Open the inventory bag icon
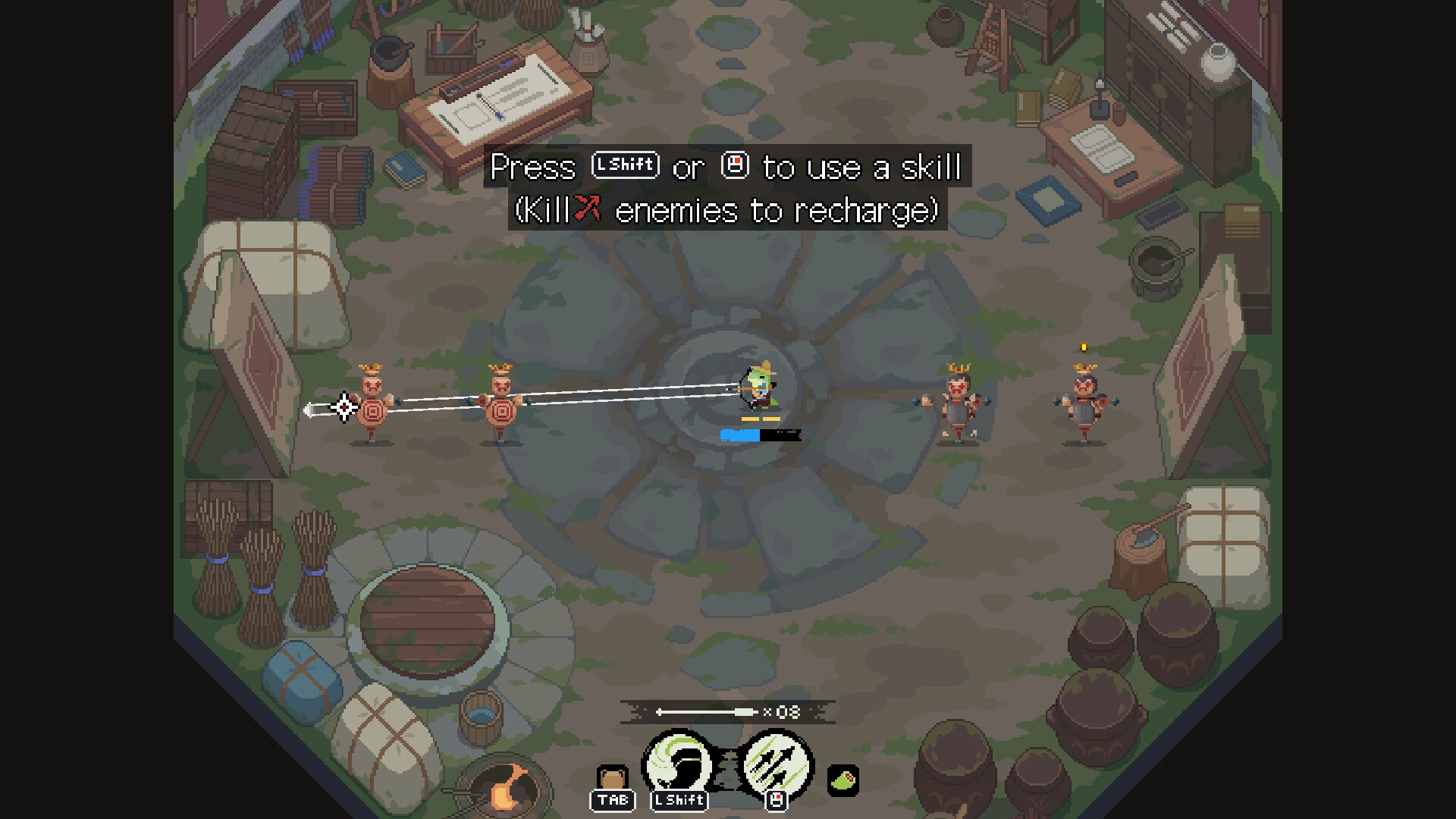 pos(613,777)
